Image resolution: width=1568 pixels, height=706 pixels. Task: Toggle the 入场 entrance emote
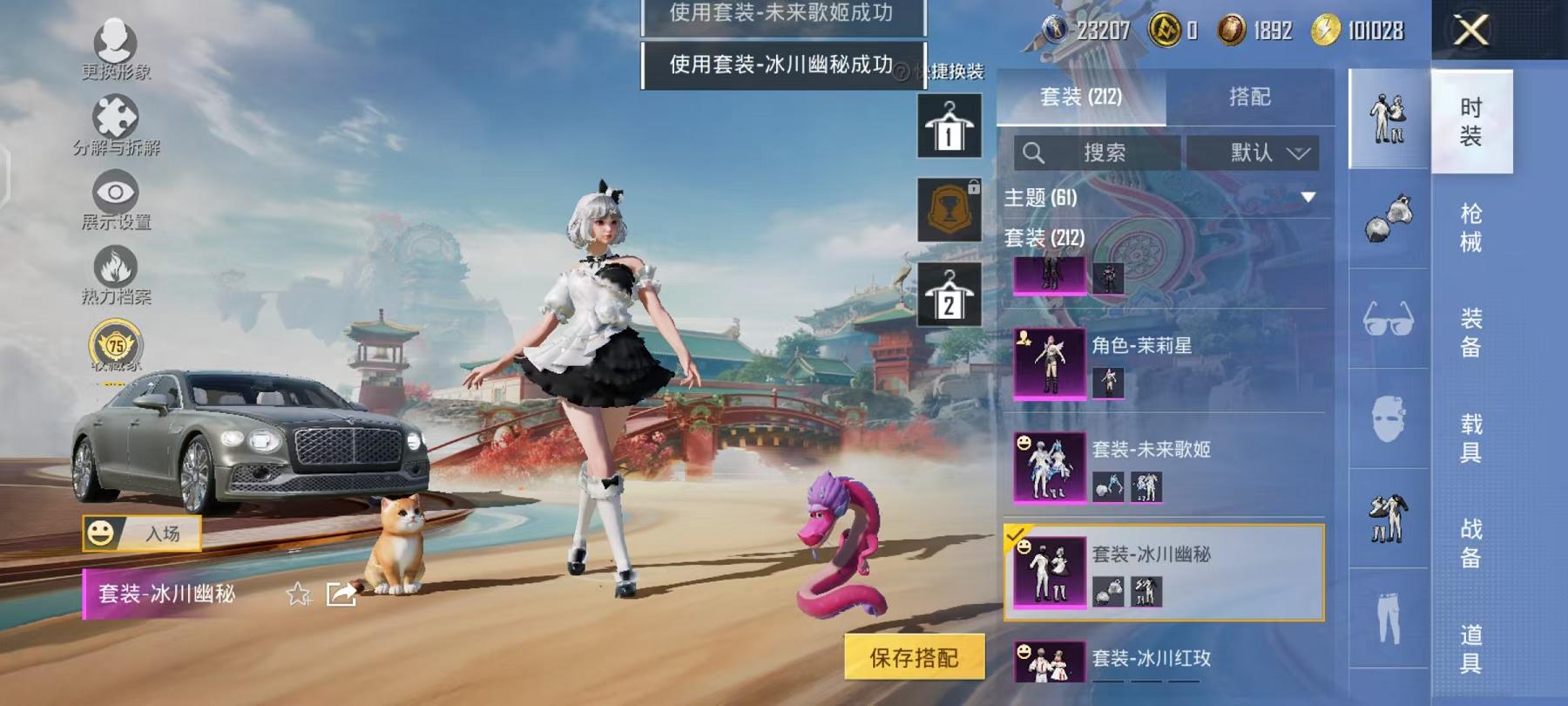(x=144, y=533)
